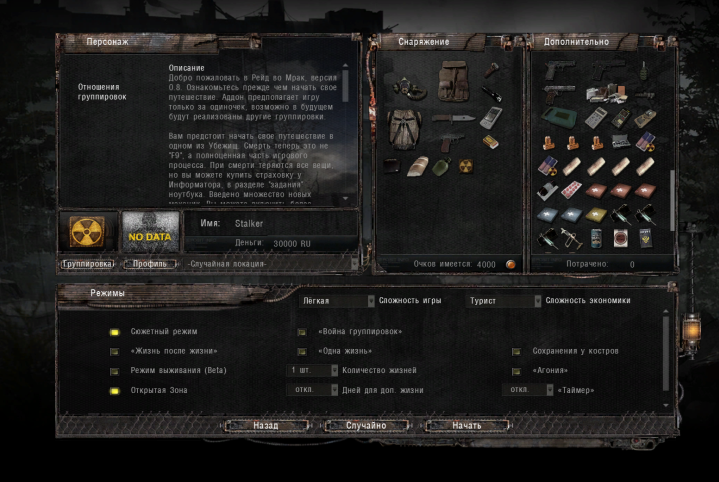Screen dimensions: 719x482
Task: Toggle the Сохранения у костров checkbox
Action: click(x=517, y=352)
